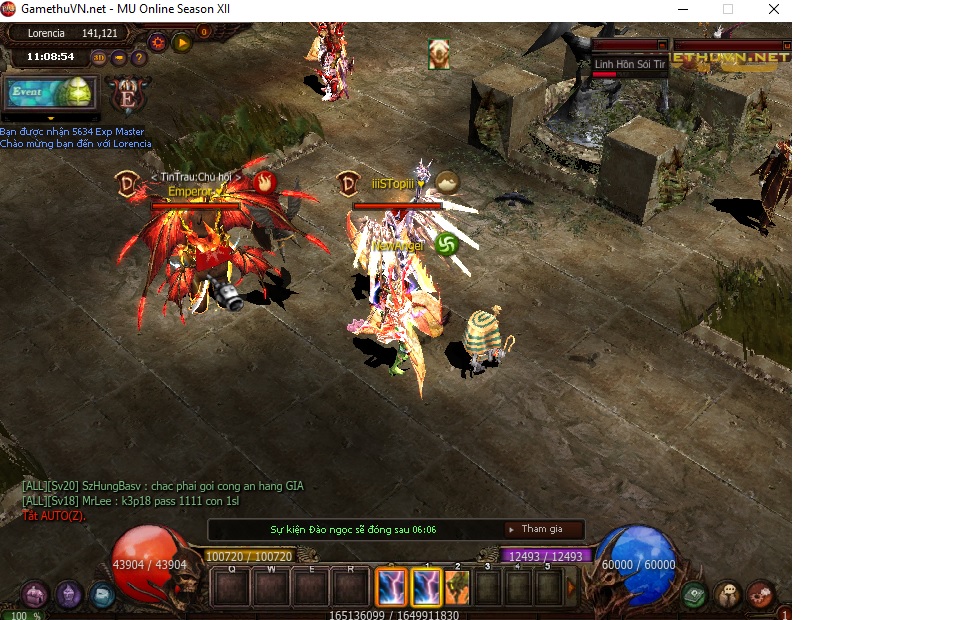Open the green book icon
The image size is (960, 620).
click(694, 596)
